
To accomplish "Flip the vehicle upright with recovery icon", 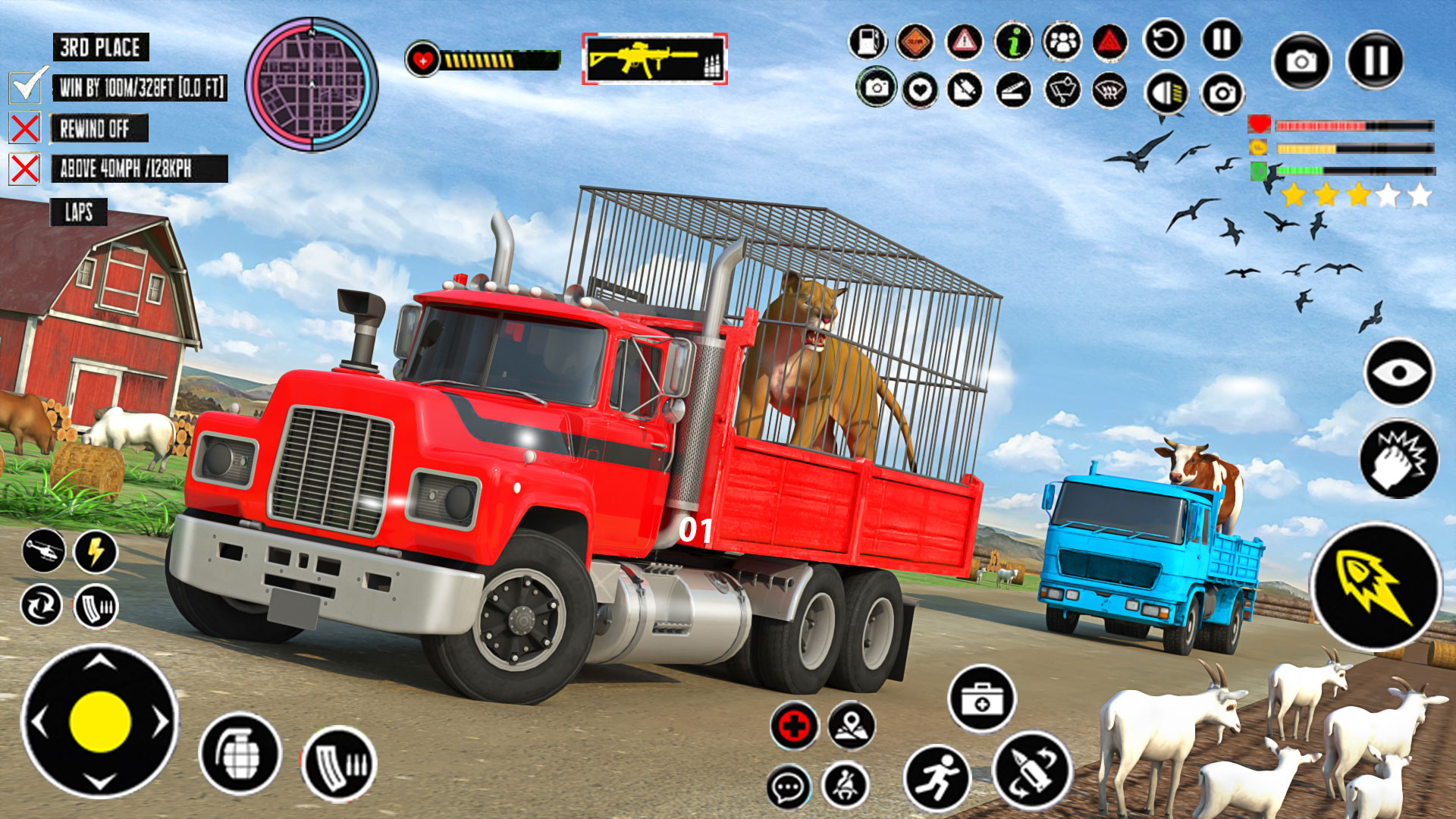I will click(42, 607).
